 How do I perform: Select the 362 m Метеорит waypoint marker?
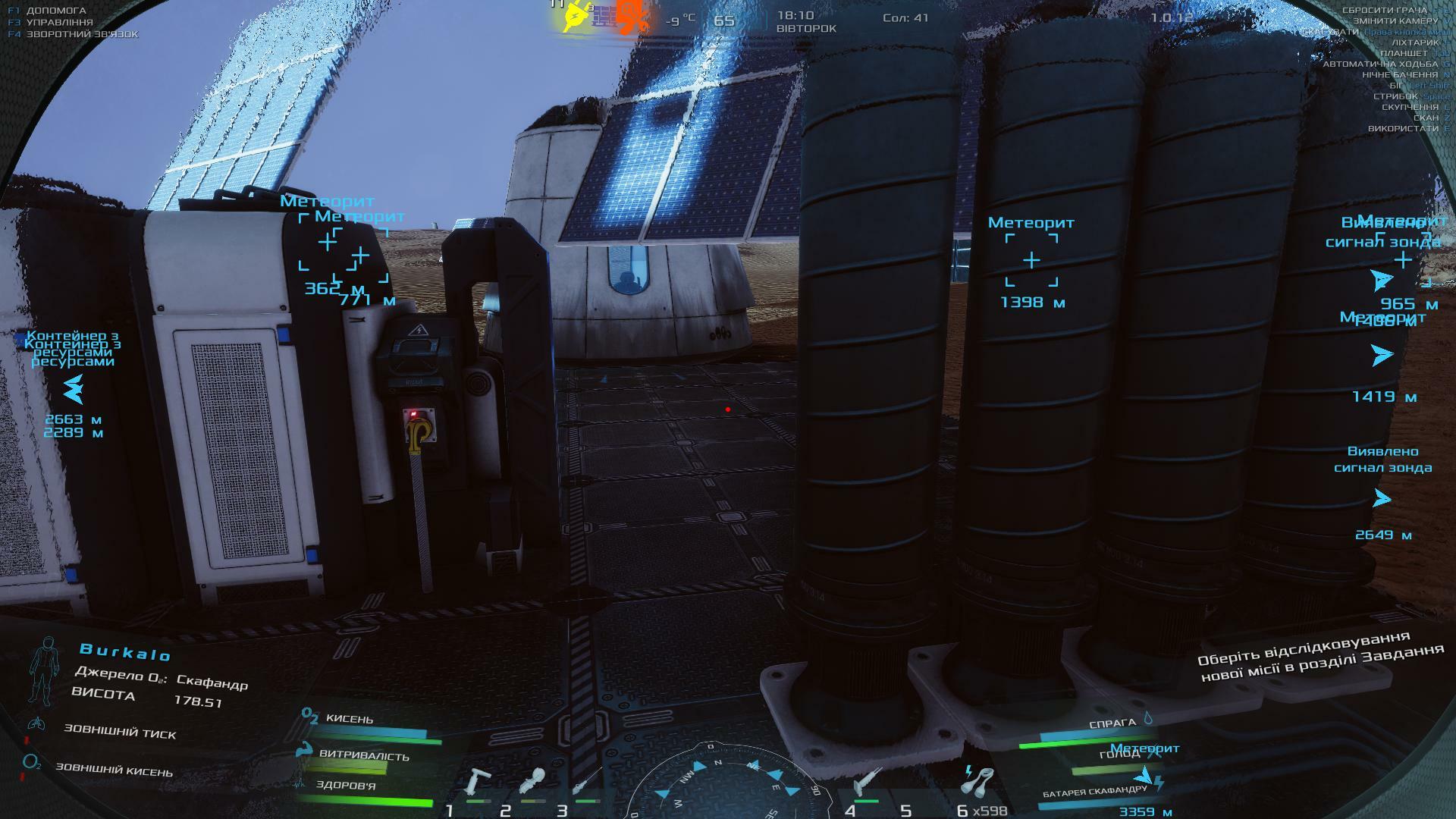coord(327,243)
